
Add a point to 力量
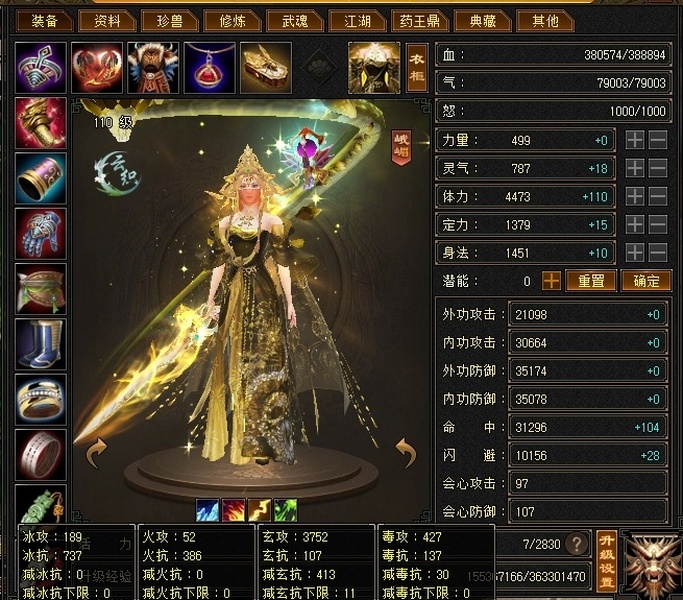tap(634, 141)
